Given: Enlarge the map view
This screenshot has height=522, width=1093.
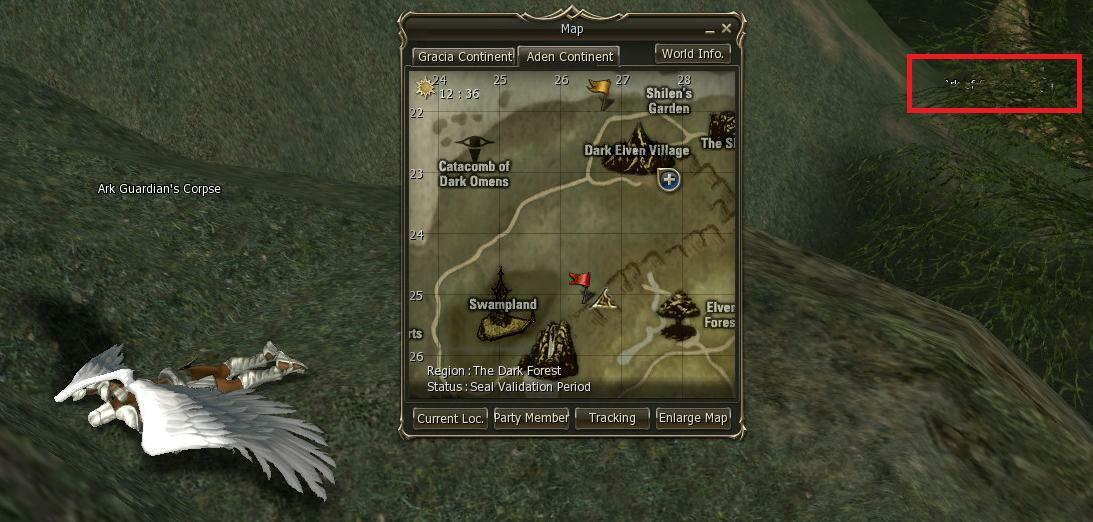Looking at the screenshot, I should 693,418.
